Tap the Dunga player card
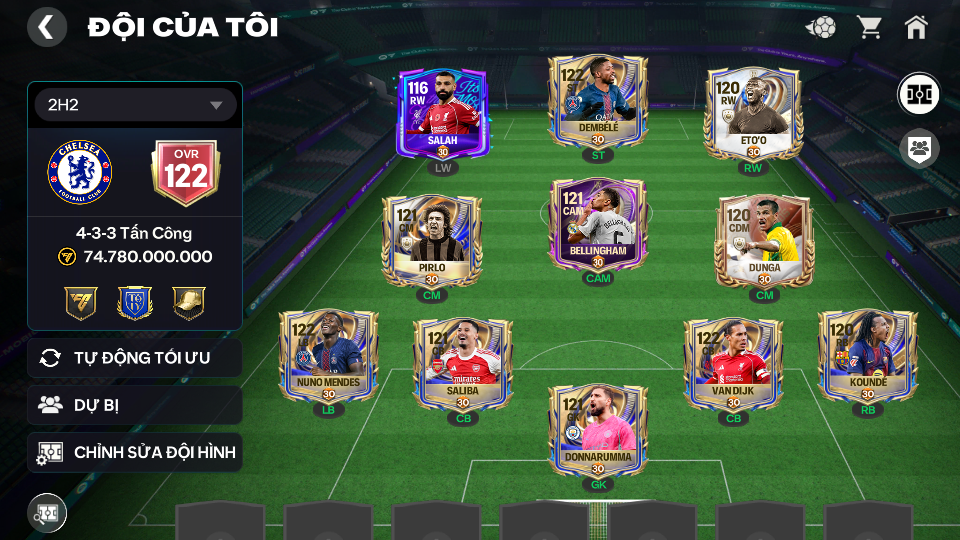 click(x=764, y=241)
